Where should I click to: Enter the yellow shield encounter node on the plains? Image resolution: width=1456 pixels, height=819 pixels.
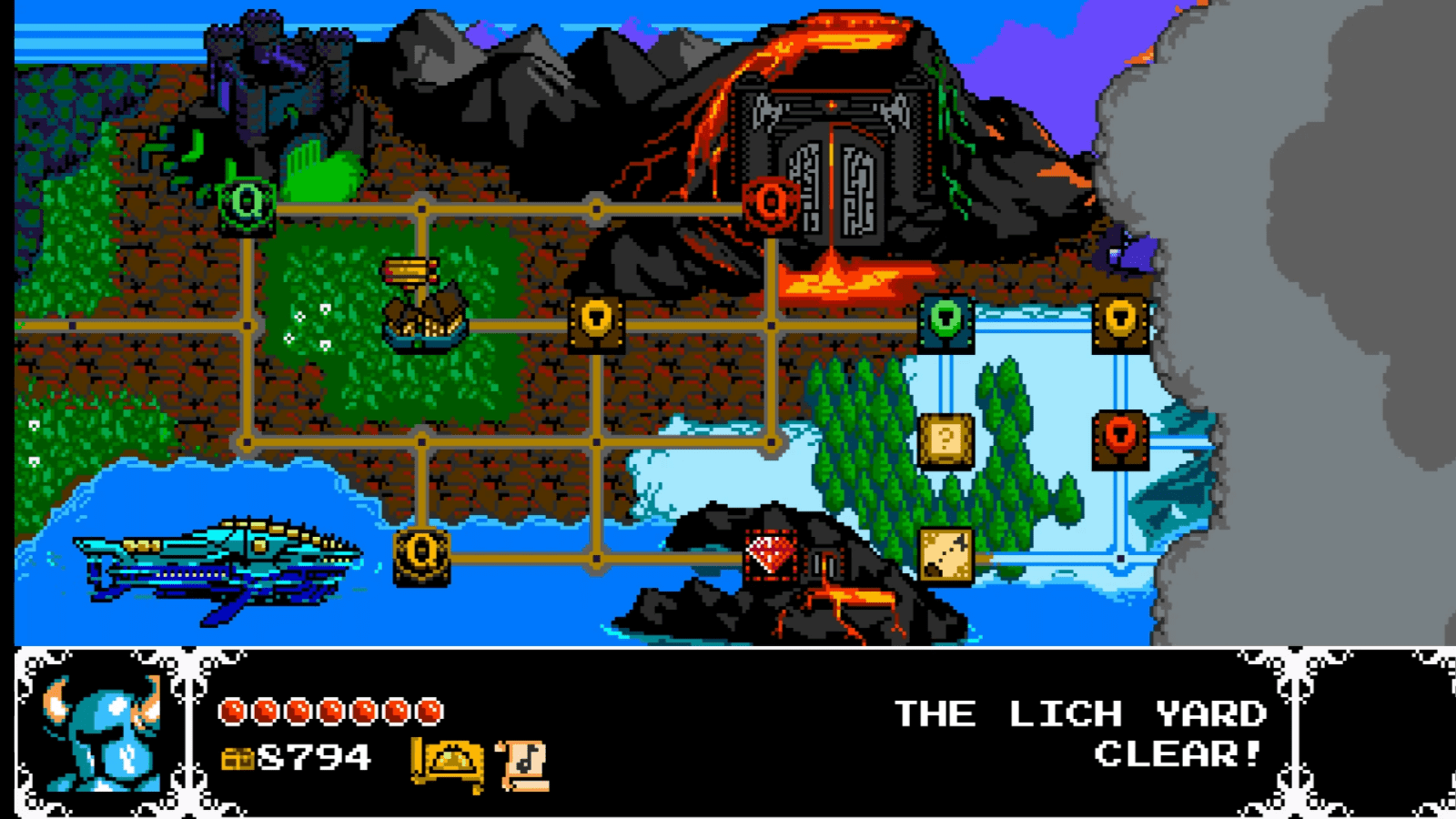596,324
